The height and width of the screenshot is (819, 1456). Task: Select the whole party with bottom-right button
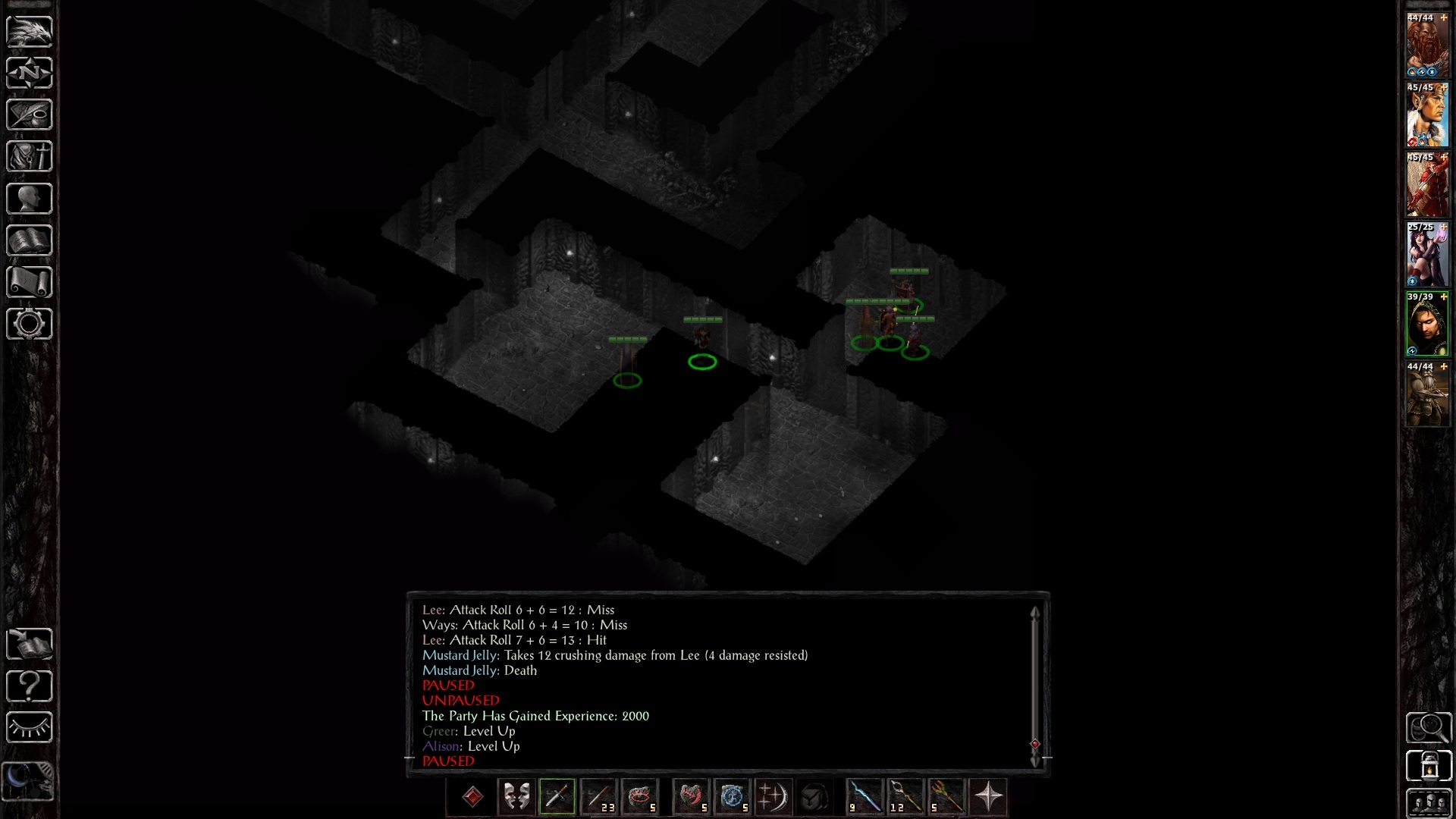(1428, 804)
